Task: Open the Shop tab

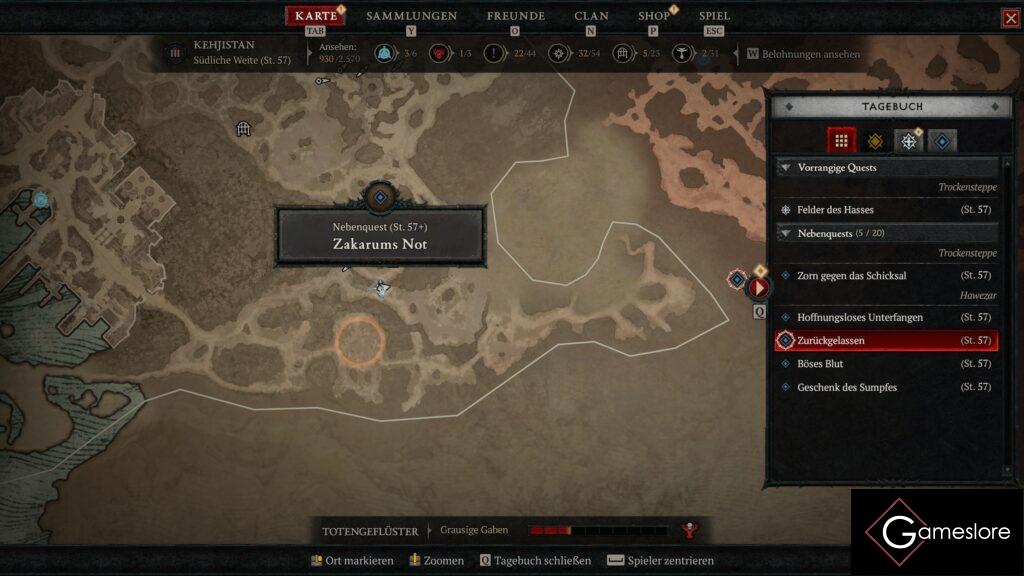Action: pos(654,16)
